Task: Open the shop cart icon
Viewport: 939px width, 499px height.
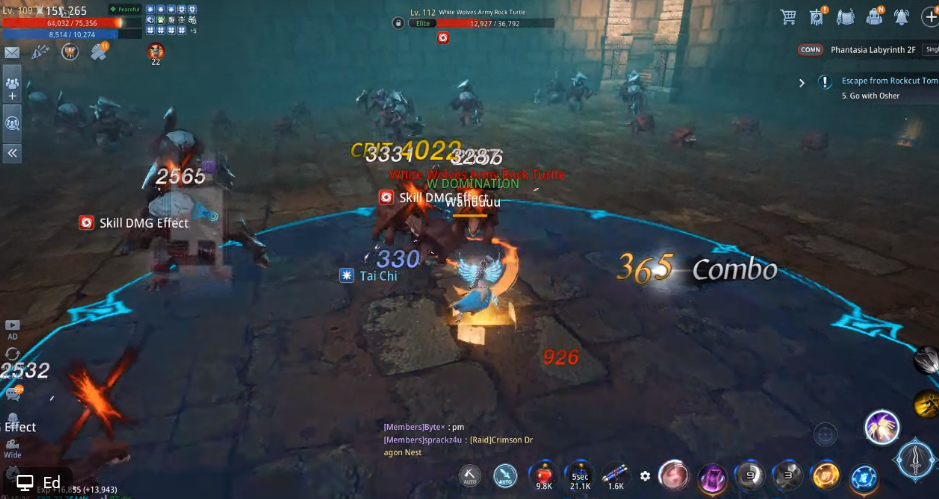Action: click(788, 16)
